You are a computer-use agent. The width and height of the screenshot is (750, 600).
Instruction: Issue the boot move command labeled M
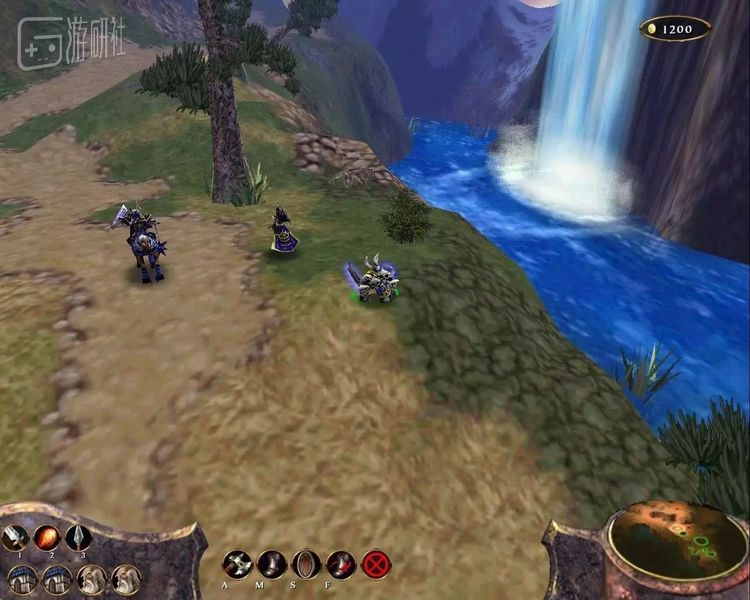click(x=272, y=564)
